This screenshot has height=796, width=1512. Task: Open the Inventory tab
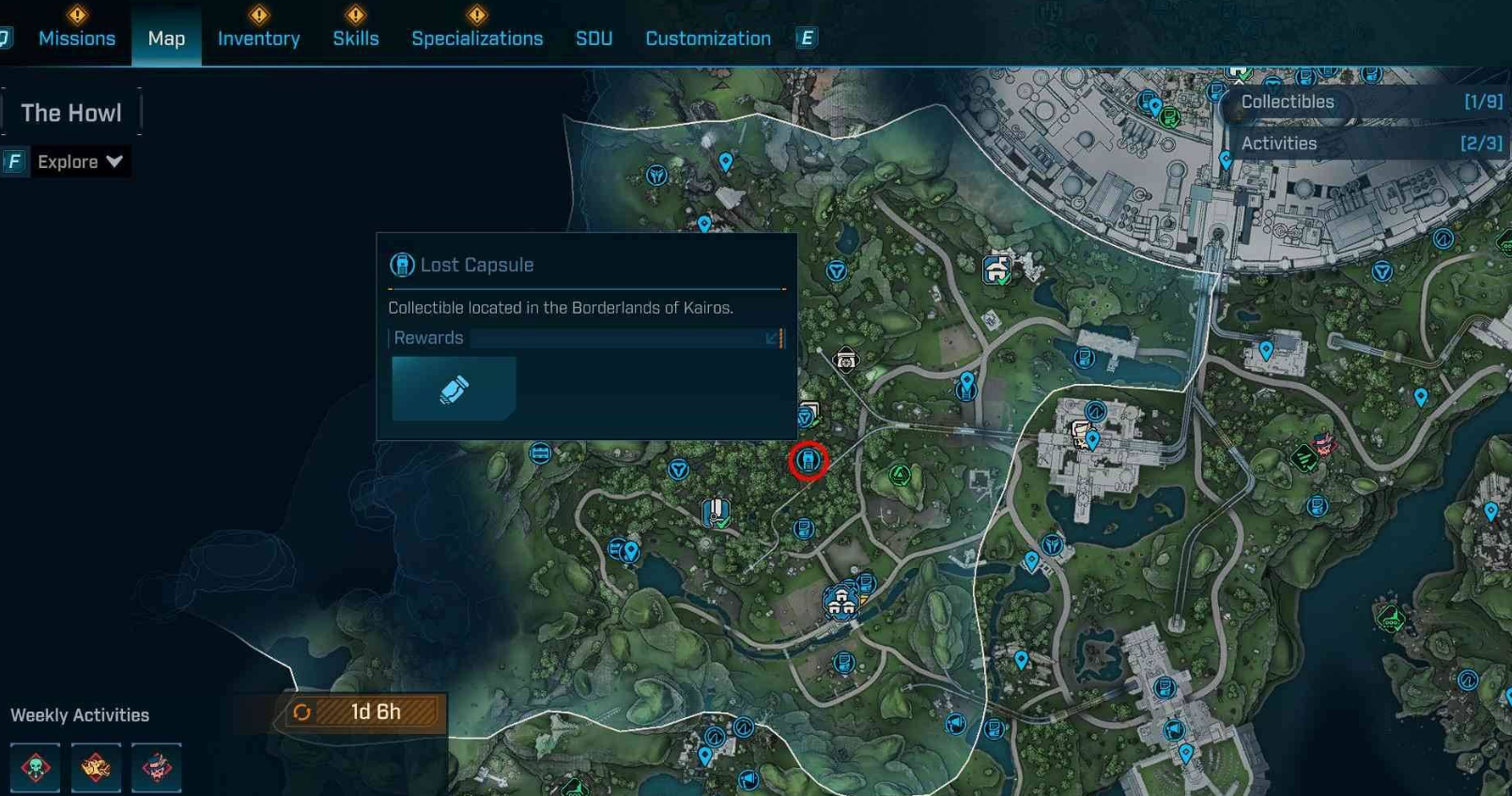[x=258, y=38]
